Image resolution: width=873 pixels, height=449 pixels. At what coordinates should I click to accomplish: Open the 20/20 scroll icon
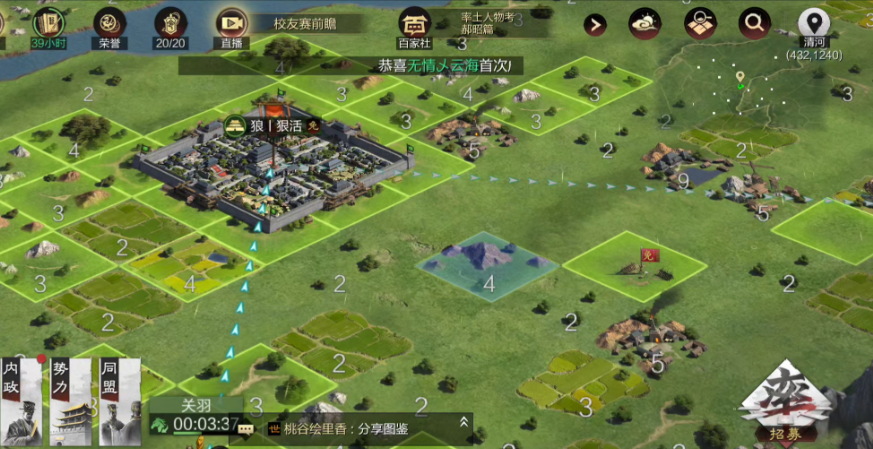click(170, 26)
